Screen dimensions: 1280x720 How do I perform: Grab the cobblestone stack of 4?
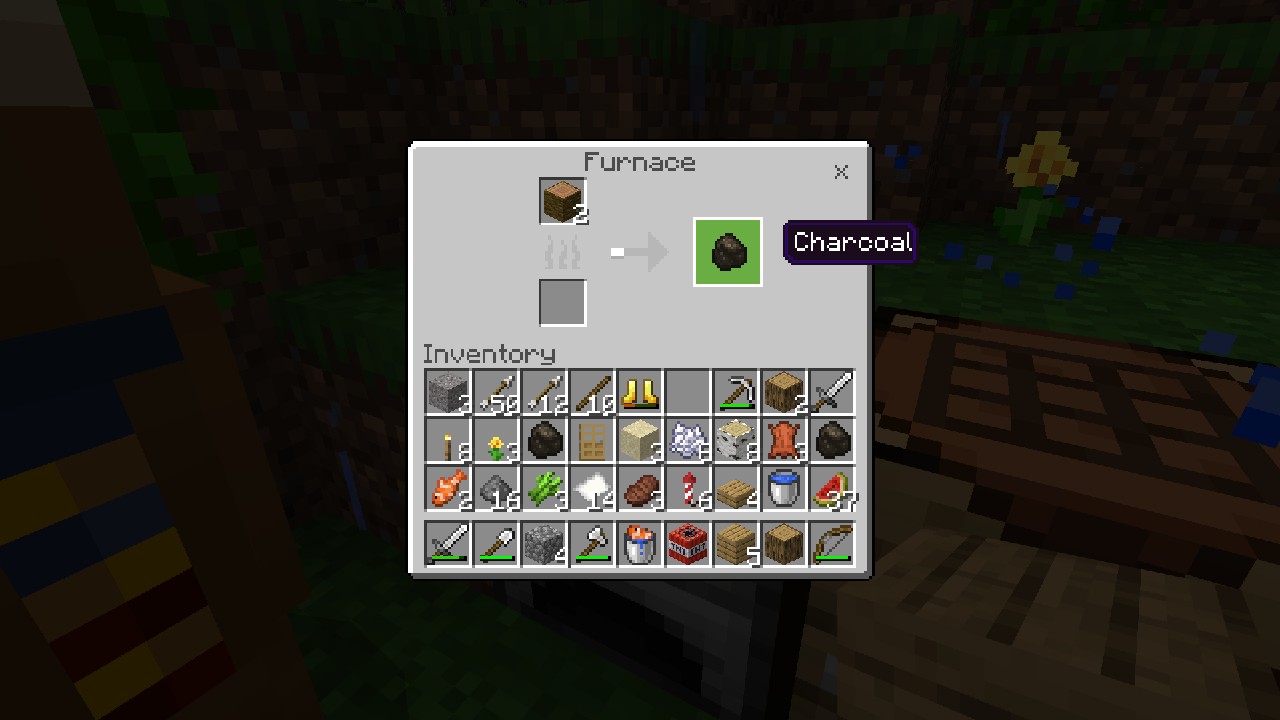[543, 543]
